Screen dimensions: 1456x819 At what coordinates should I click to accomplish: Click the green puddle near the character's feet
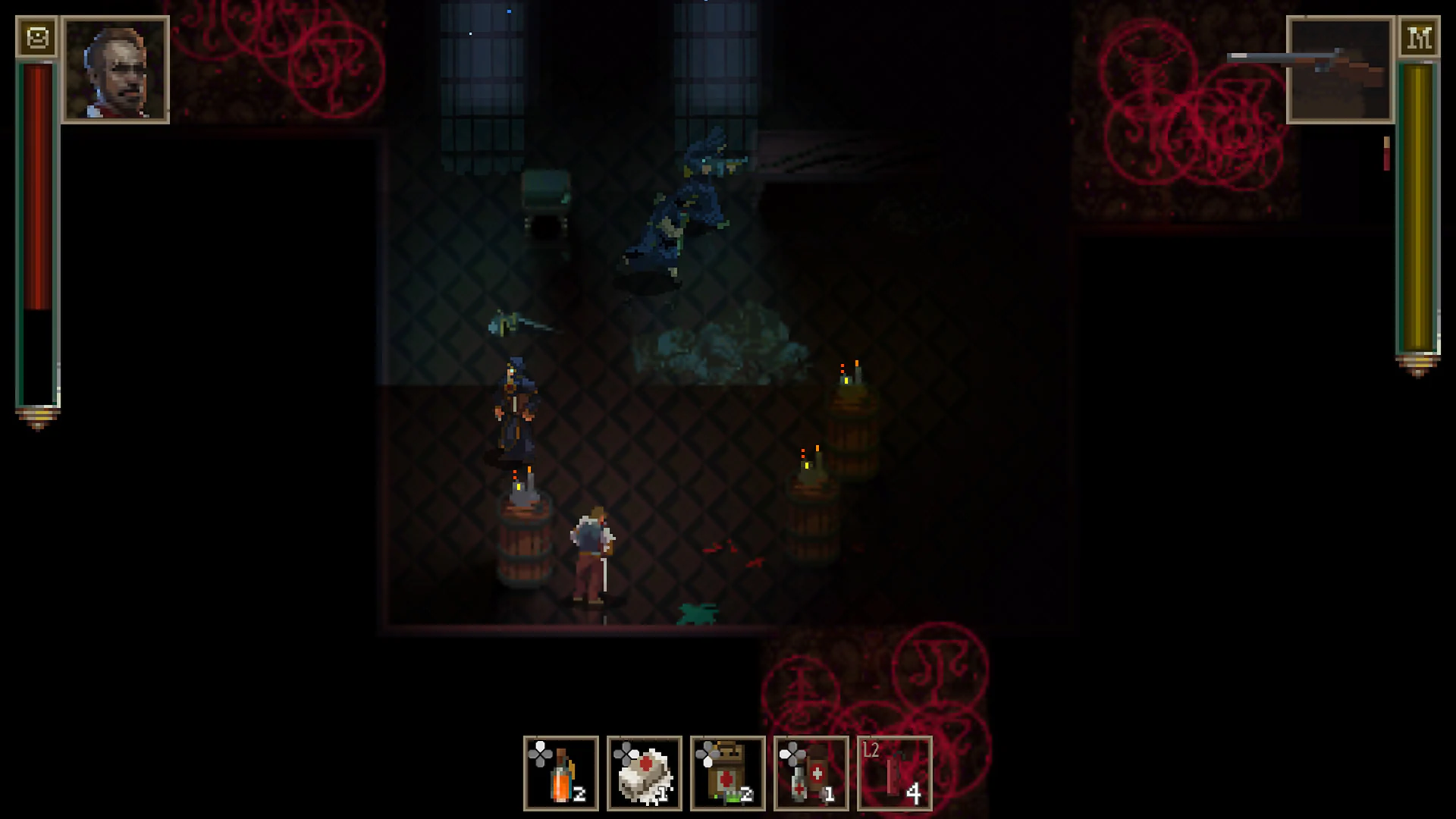pos(698,616)
